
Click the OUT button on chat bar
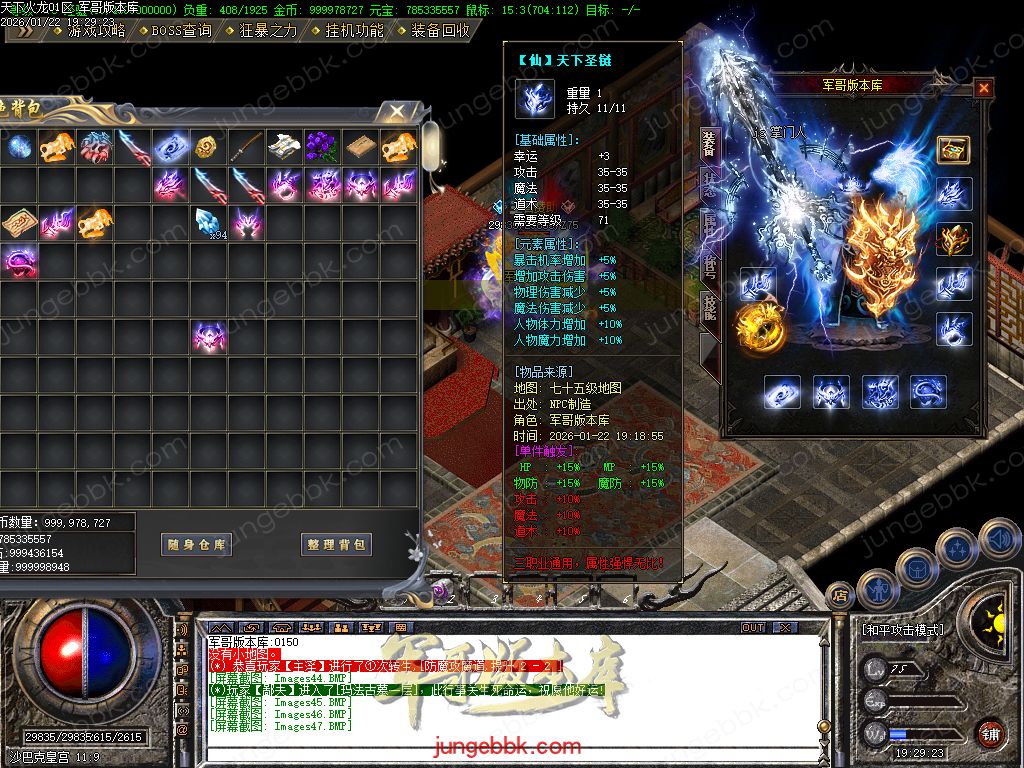(x=753, y=627)
